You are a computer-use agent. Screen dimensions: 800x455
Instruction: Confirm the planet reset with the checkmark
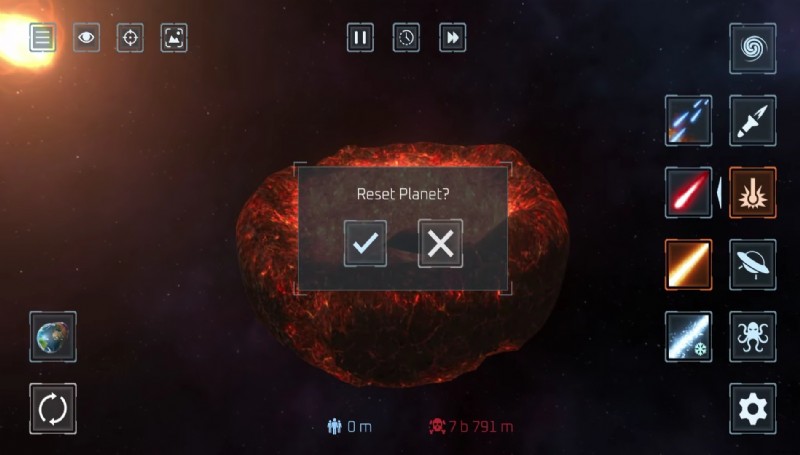(365, 243)
